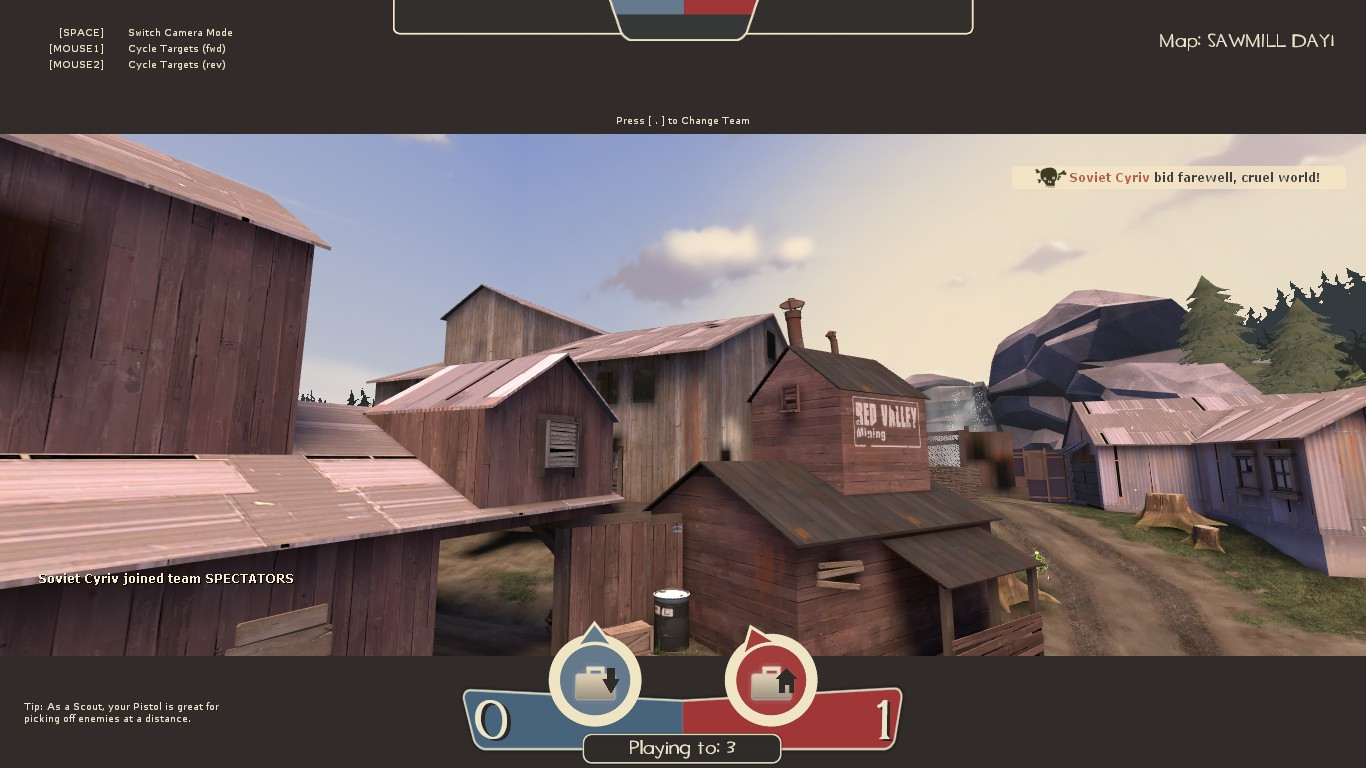This screenshot has width=1366, height=768.
Task: Select the Cycle Targets (fwd) entry
Action: (x=177, y=48)
